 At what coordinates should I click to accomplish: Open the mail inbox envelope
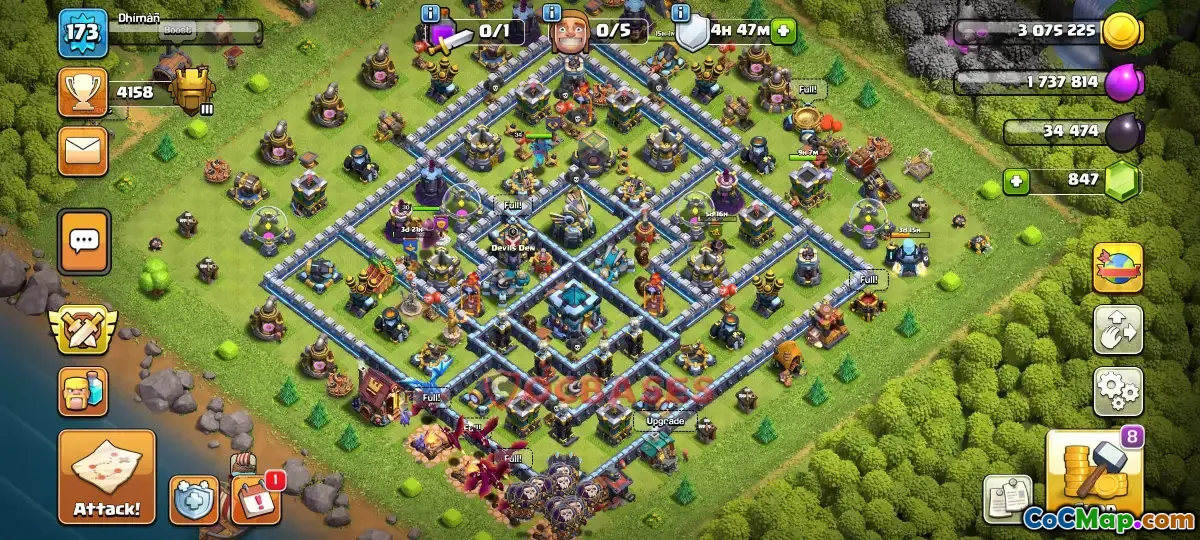83,151
